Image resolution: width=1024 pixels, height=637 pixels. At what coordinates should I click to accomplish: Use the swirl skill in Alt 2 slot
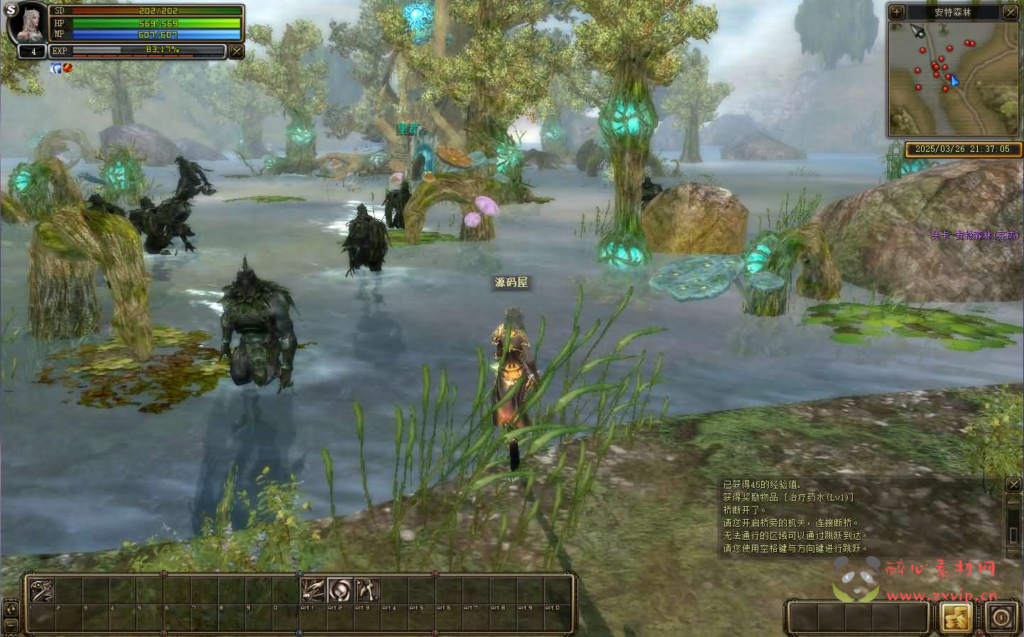(340, 591)
